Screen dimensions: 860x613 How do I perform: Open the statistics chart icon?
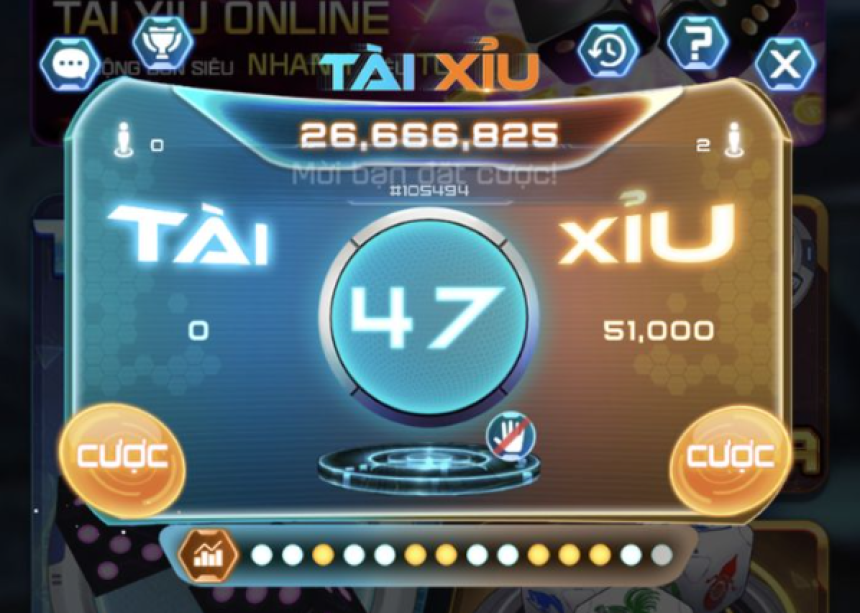(x=209, y=554)
